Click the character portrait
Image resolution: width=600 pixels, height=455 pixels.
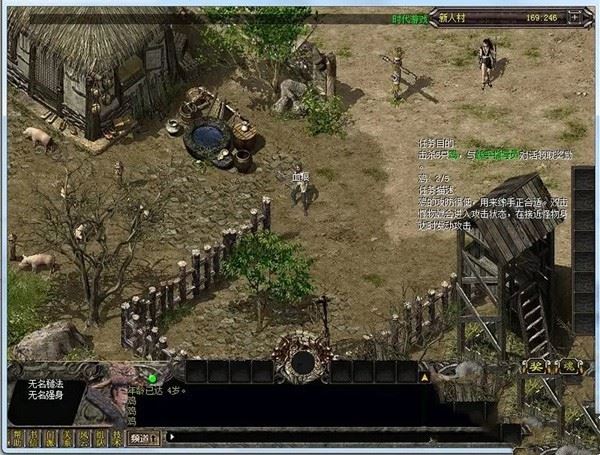[x=105, y=394]
